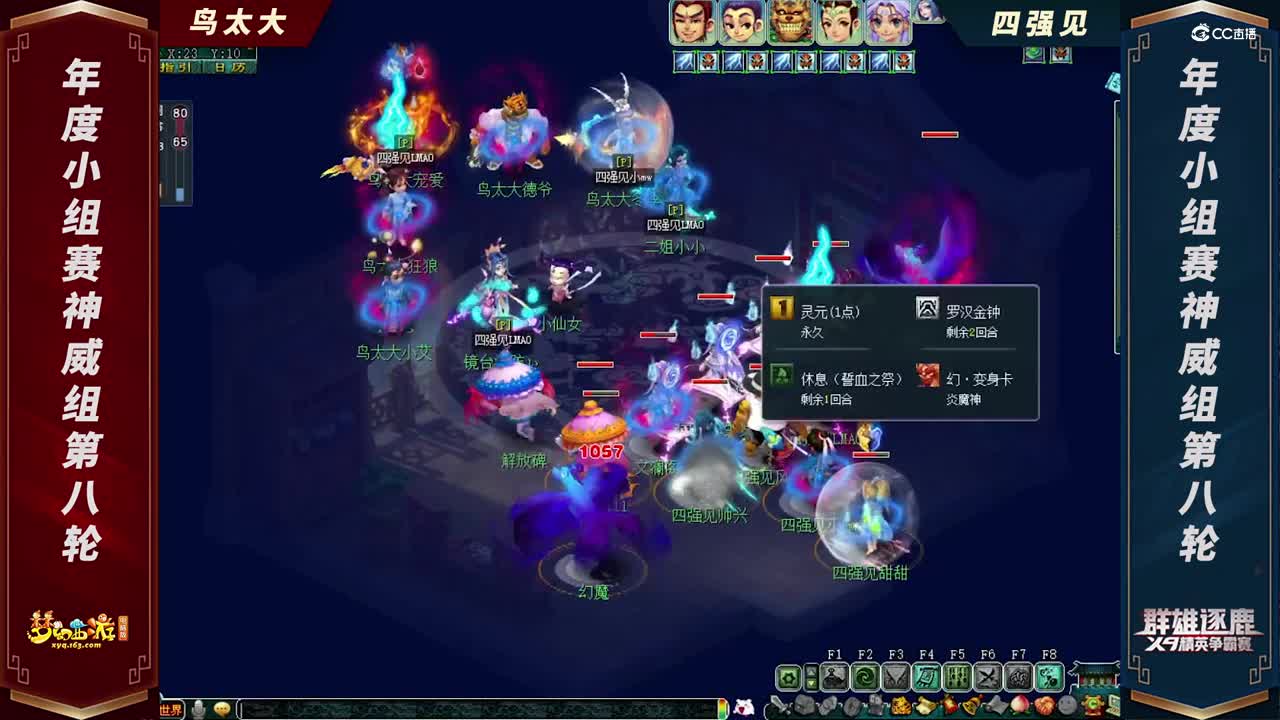The width and height of the screenshot is (1280, 720).
Task: Select the tiger item icon in the tray
Action: 902,704
